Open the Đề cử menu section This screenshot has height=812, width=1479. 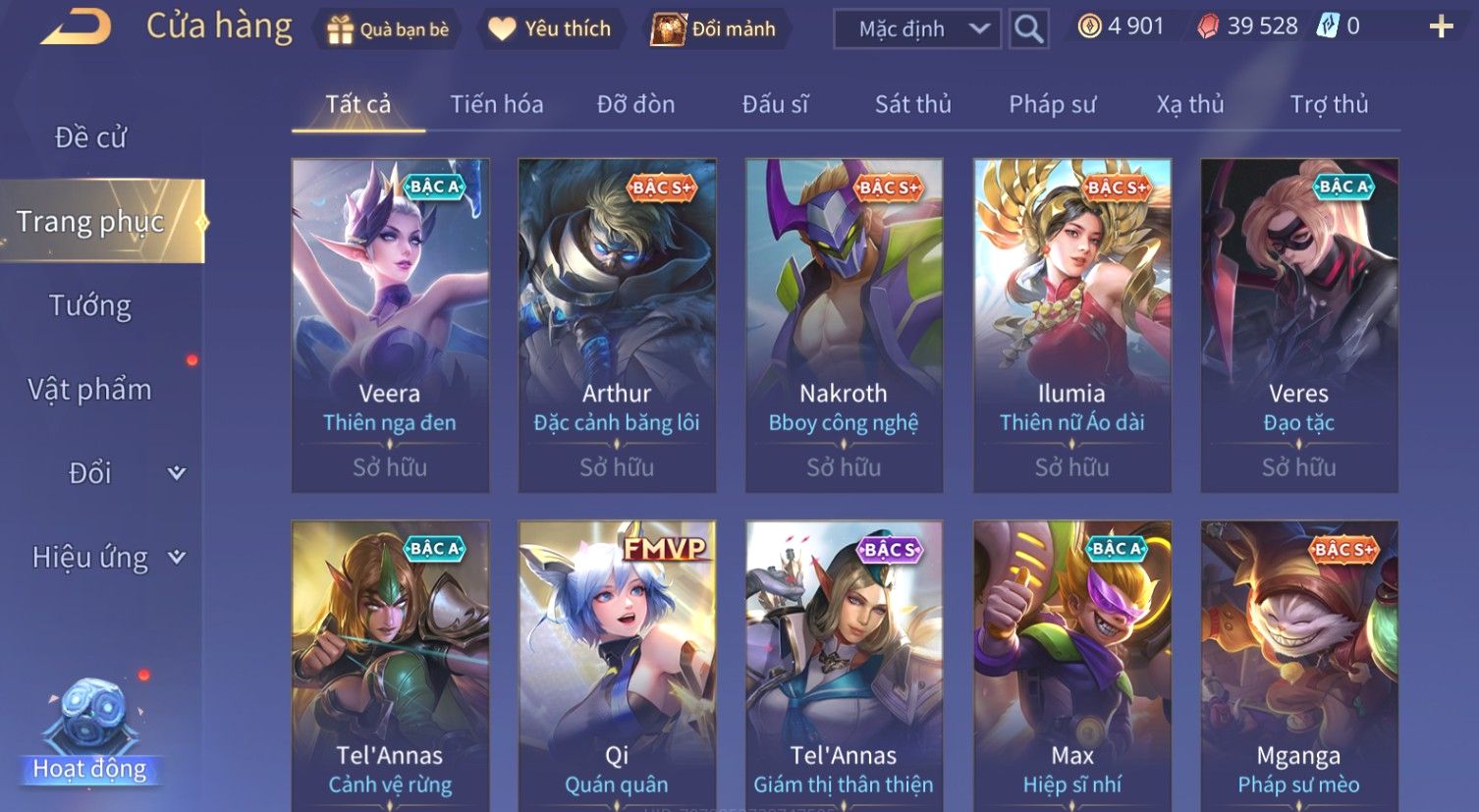90,137
